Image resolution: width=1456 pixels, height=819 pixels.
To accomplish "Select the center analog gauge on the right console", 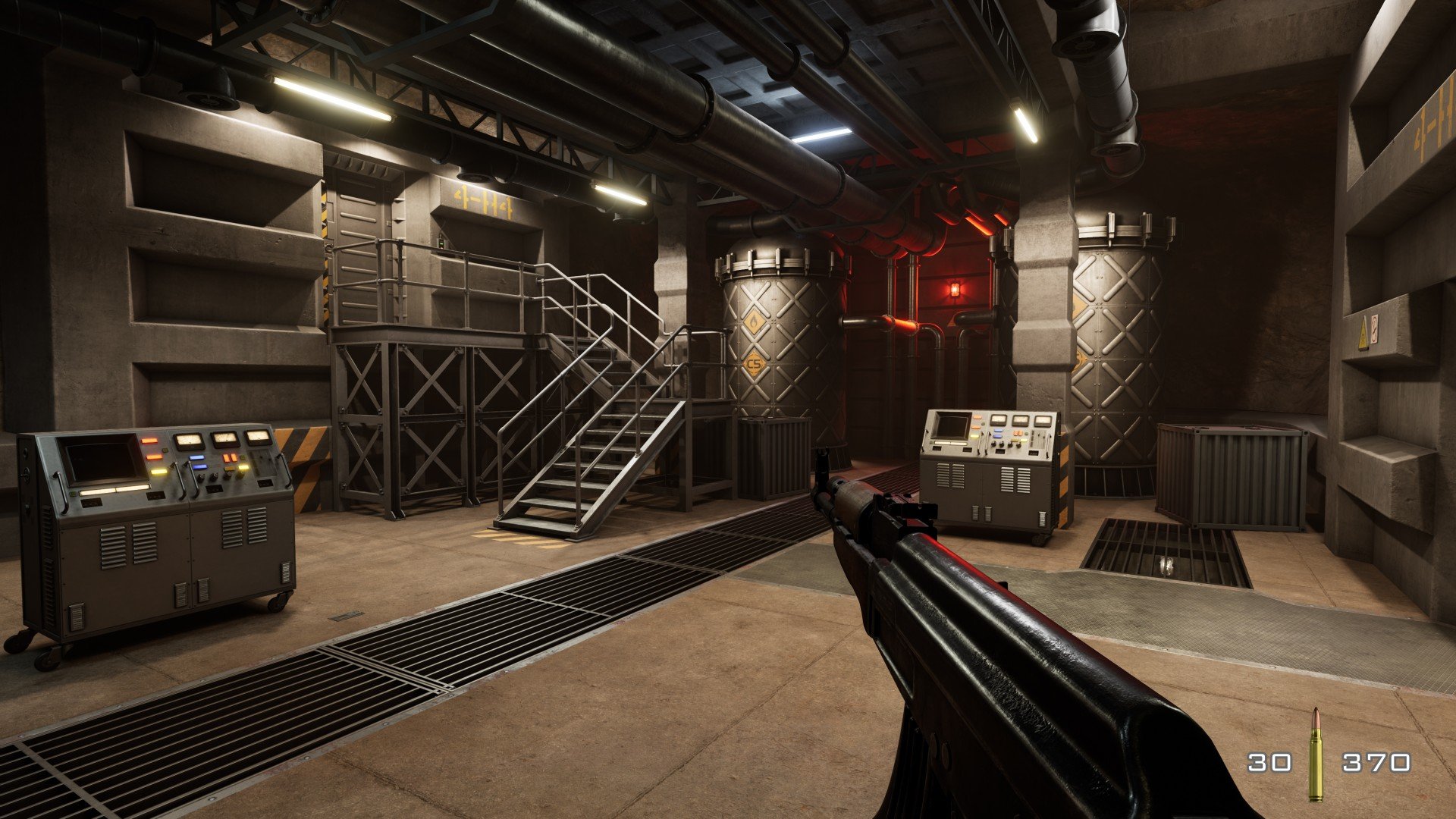I will coord(1021,419).
